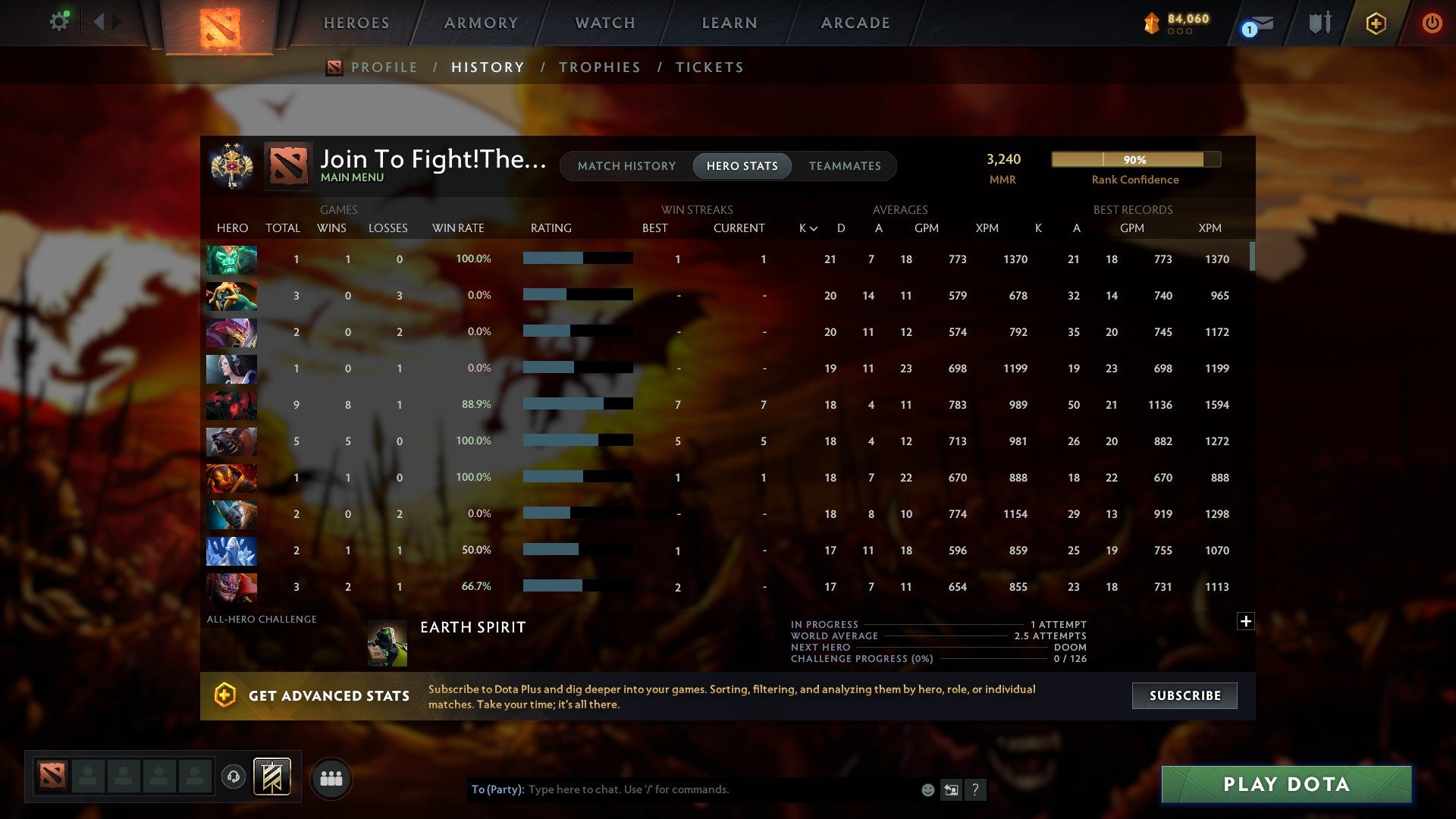Switch to the TEAMMATES tab
This screenshot has width=1456, height=819.
[846, 165]
